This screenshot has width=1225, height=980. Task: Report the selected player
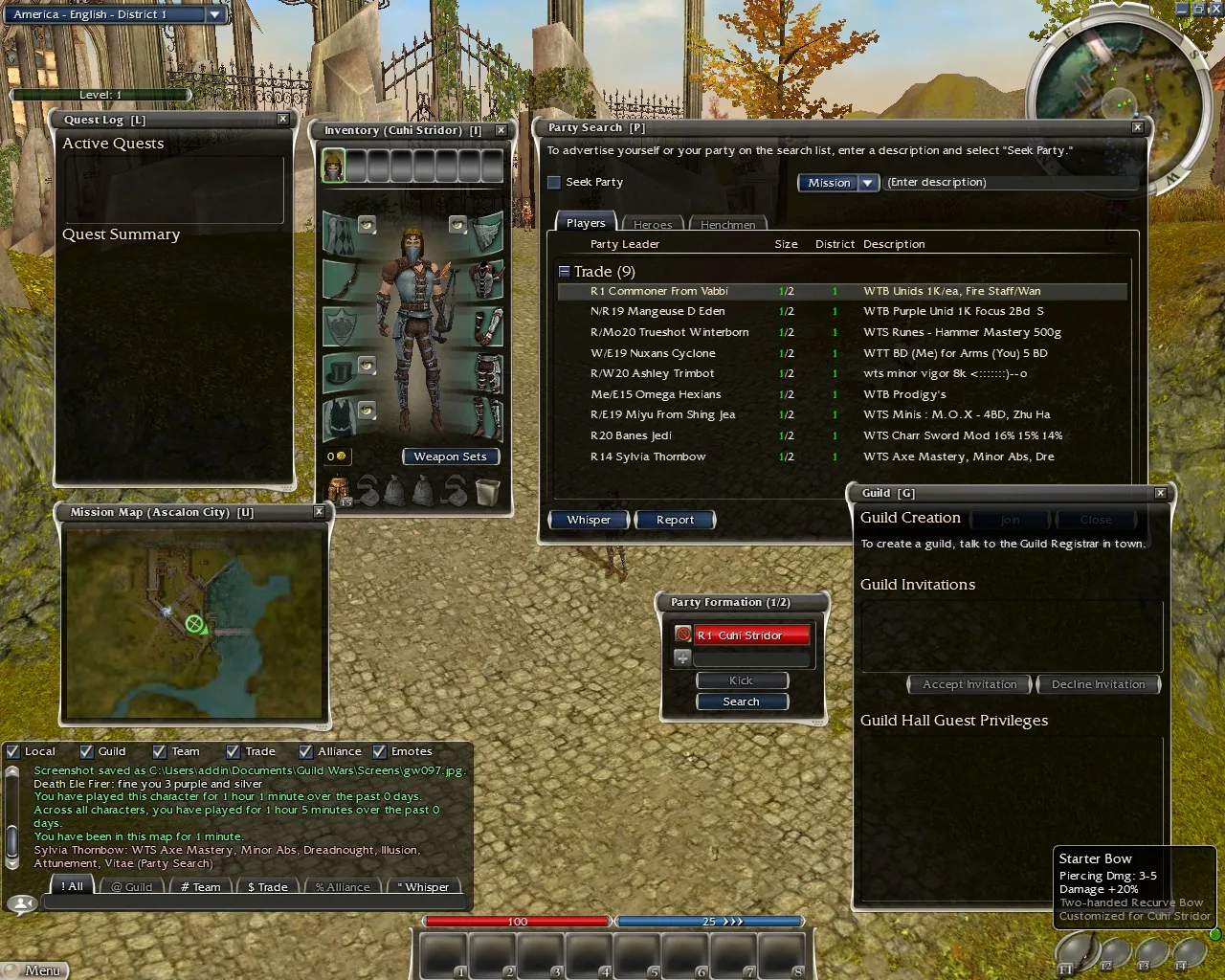[x=675, y=520]
